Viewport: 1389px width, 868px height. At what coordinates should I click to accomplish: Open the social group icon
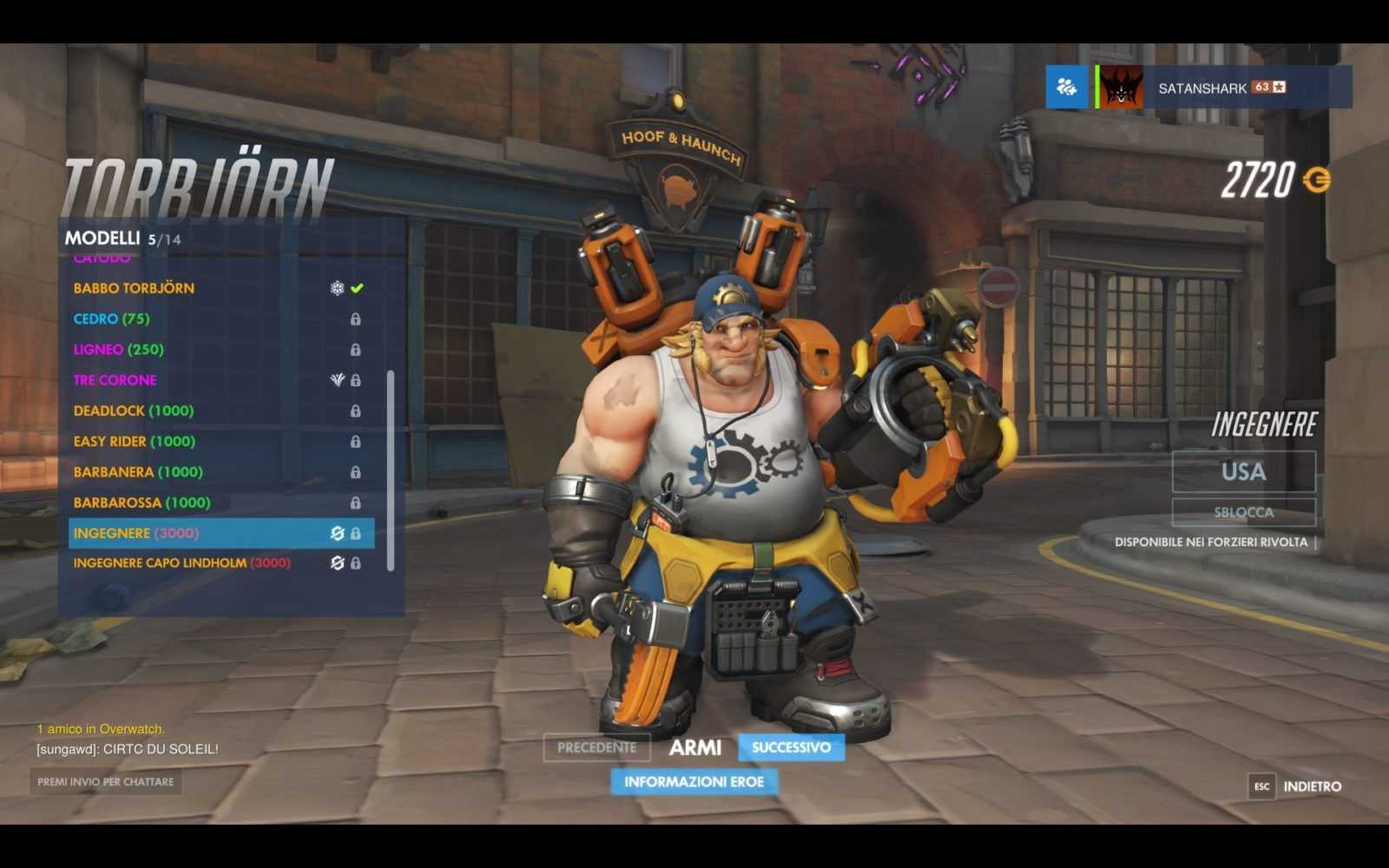1066,87
